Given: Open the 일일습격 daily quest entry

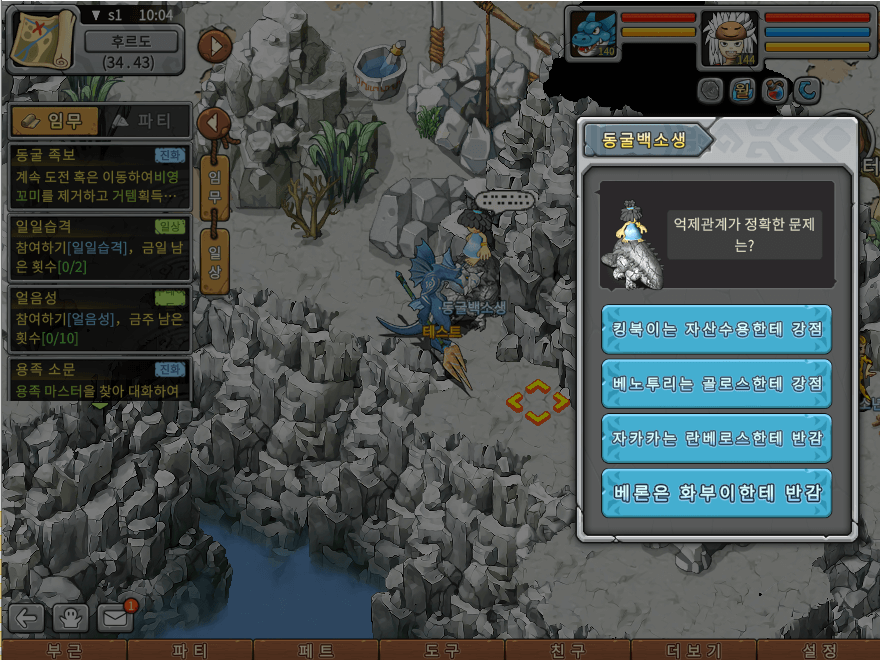Looking at the screenshot, I should [x=98, y=247].
